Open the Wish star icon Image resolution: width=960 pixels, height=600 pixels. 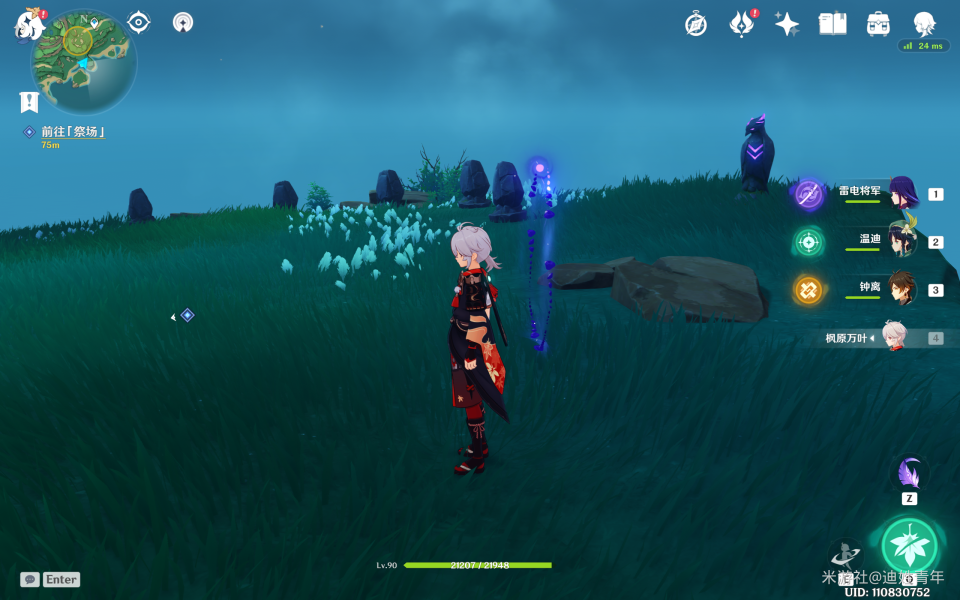click(x=787, y=24)
